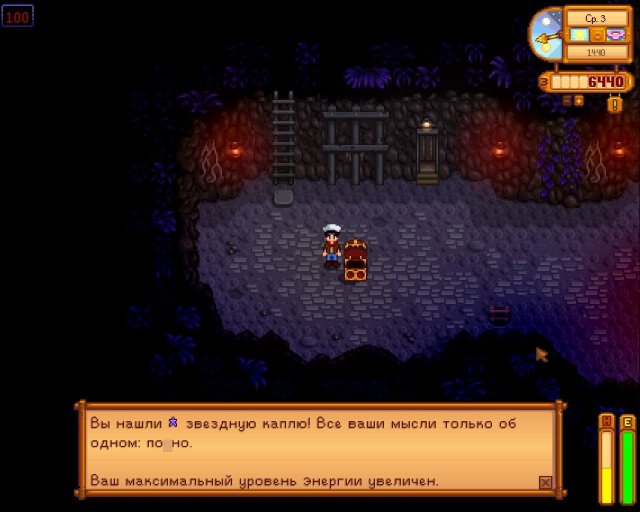The width and height of the screenshot is (640, 512).
Task: Zoom out with the minus button
Action: click(x=567, y=100)
